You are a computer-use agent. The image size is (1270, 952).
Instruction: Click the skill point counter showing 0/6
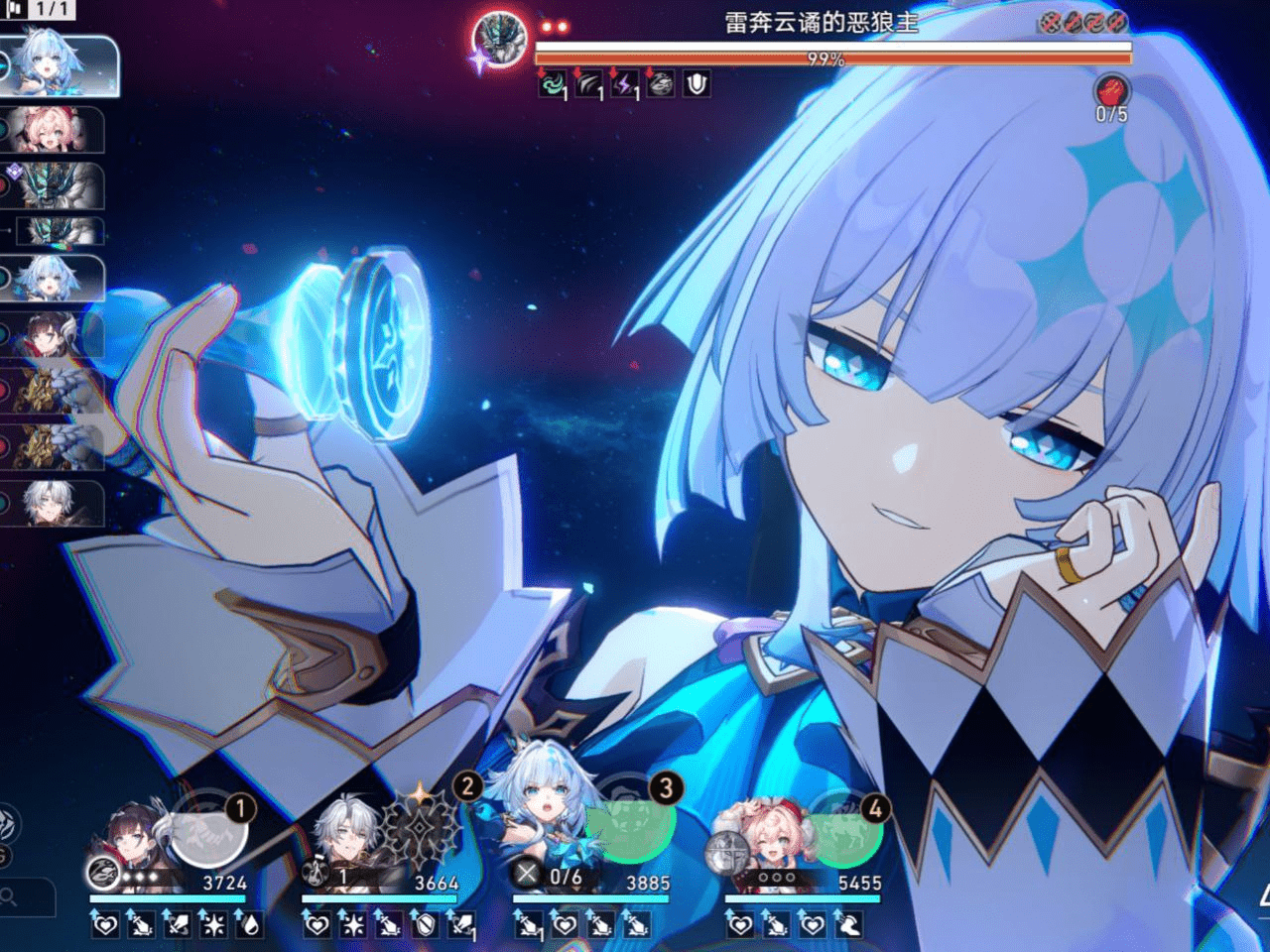coord(547,875)
